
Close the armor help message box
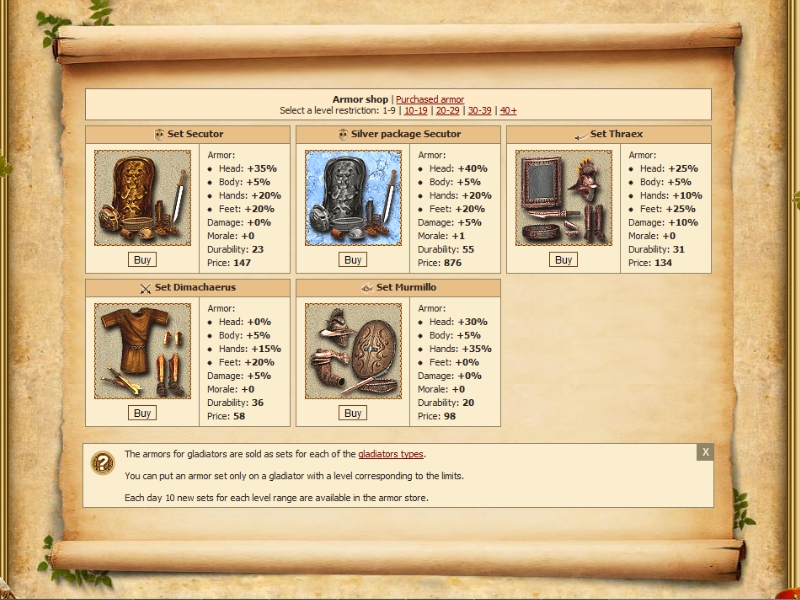click(x=705, y=452)
